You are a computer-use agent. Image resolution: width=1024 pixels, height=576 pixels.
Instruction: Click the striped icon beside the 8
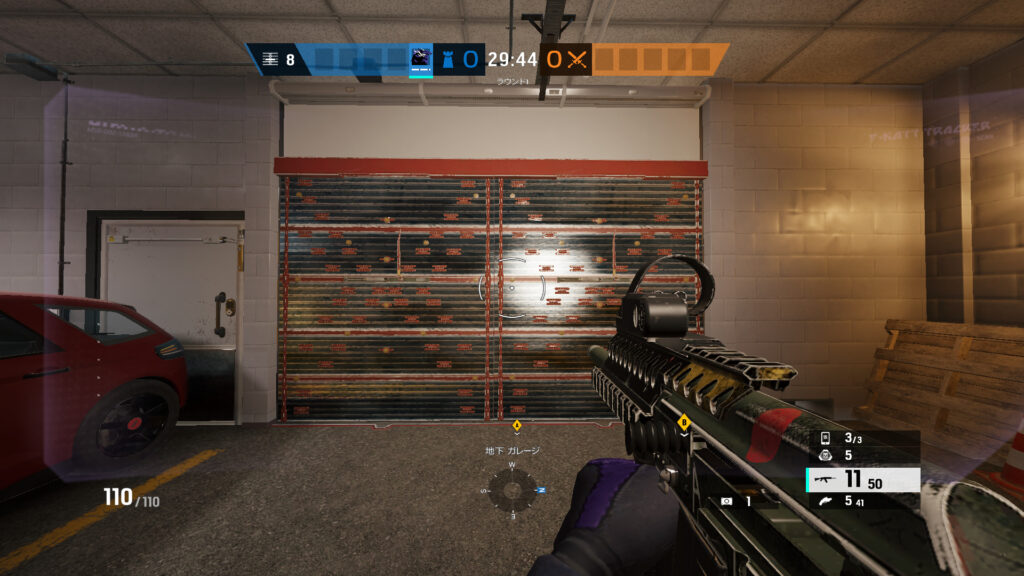(x=268, y=59)
